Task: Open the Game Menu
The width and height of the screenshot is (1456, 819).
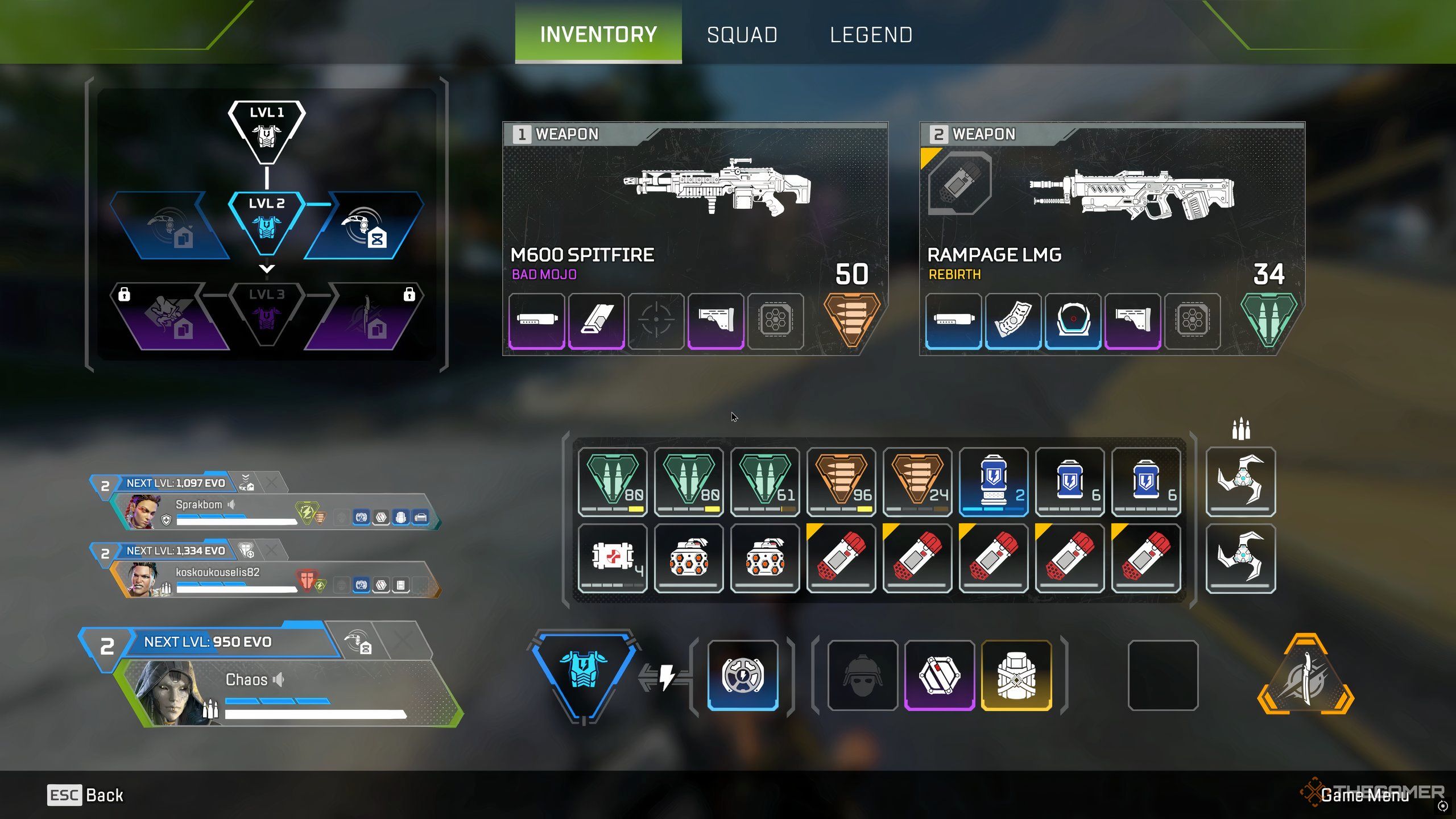Action: tap(1364, 795)
